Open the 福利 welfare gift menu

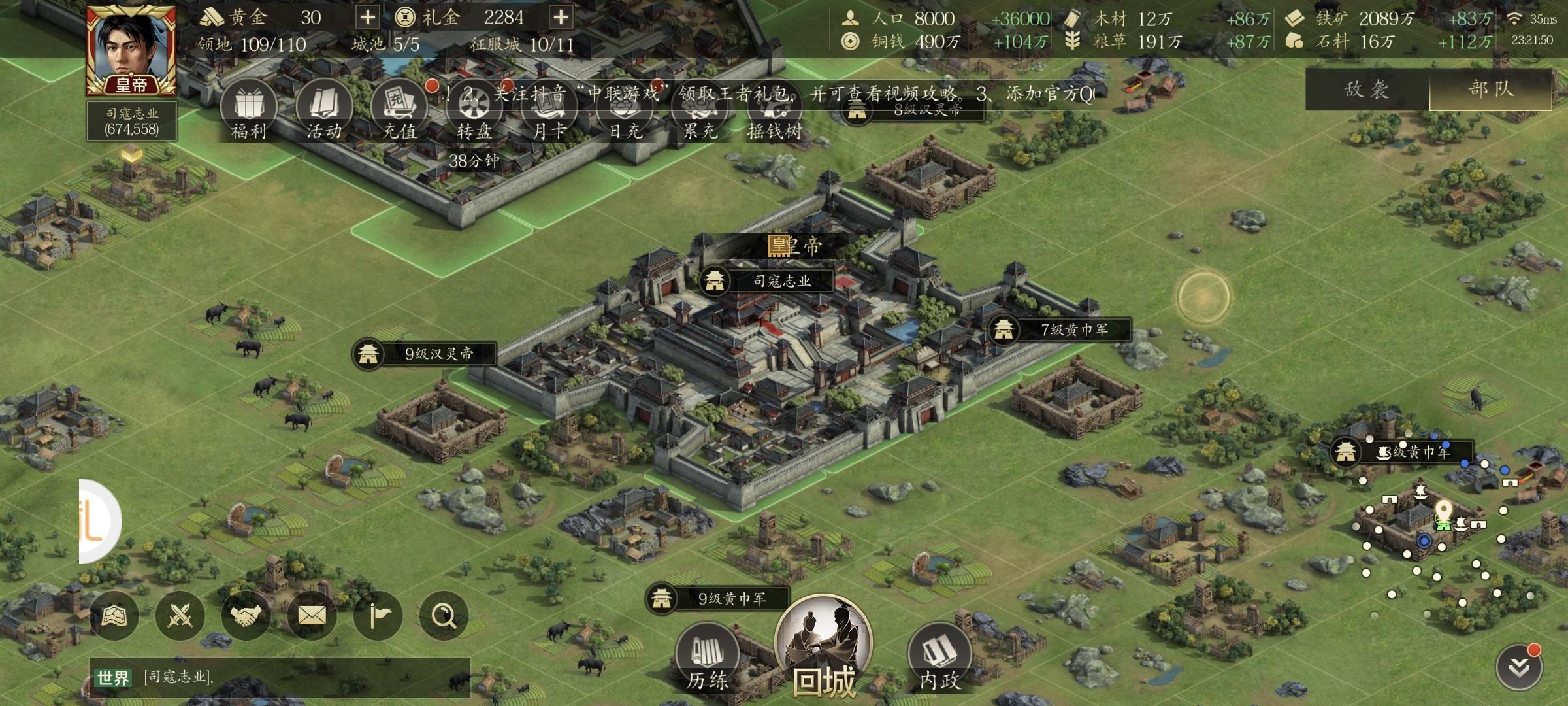coord(248,111)
